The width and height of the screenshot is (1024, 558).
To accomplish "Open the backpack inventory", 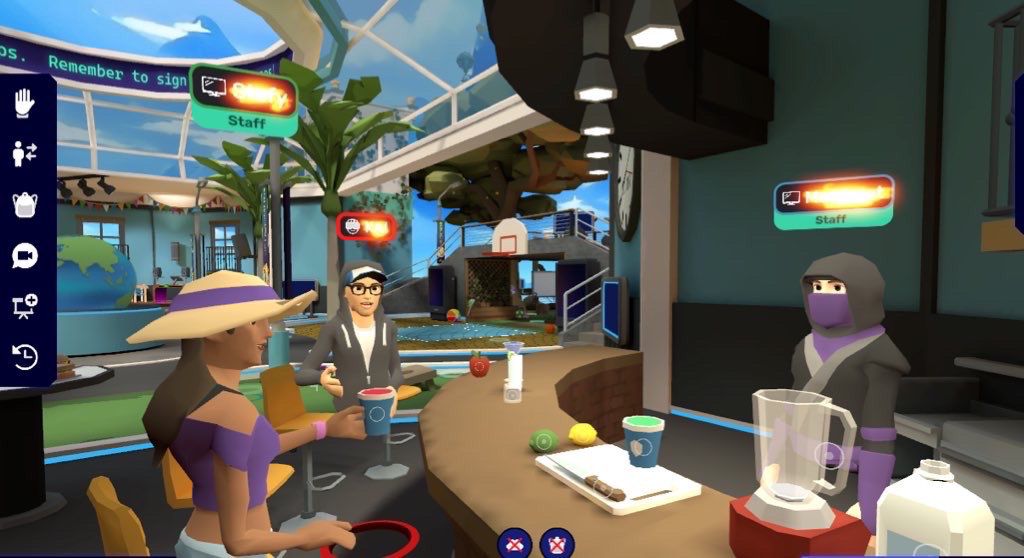I will (x=24, y=205).
